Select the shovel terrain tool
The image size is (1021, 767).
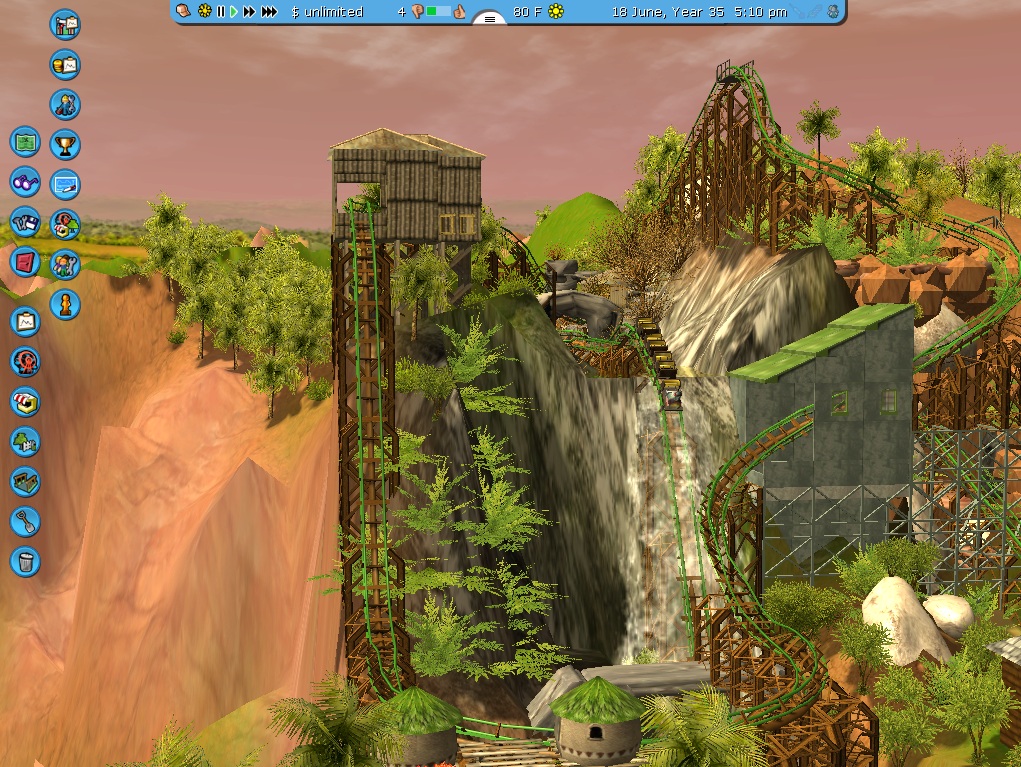[x=25, y=521]
